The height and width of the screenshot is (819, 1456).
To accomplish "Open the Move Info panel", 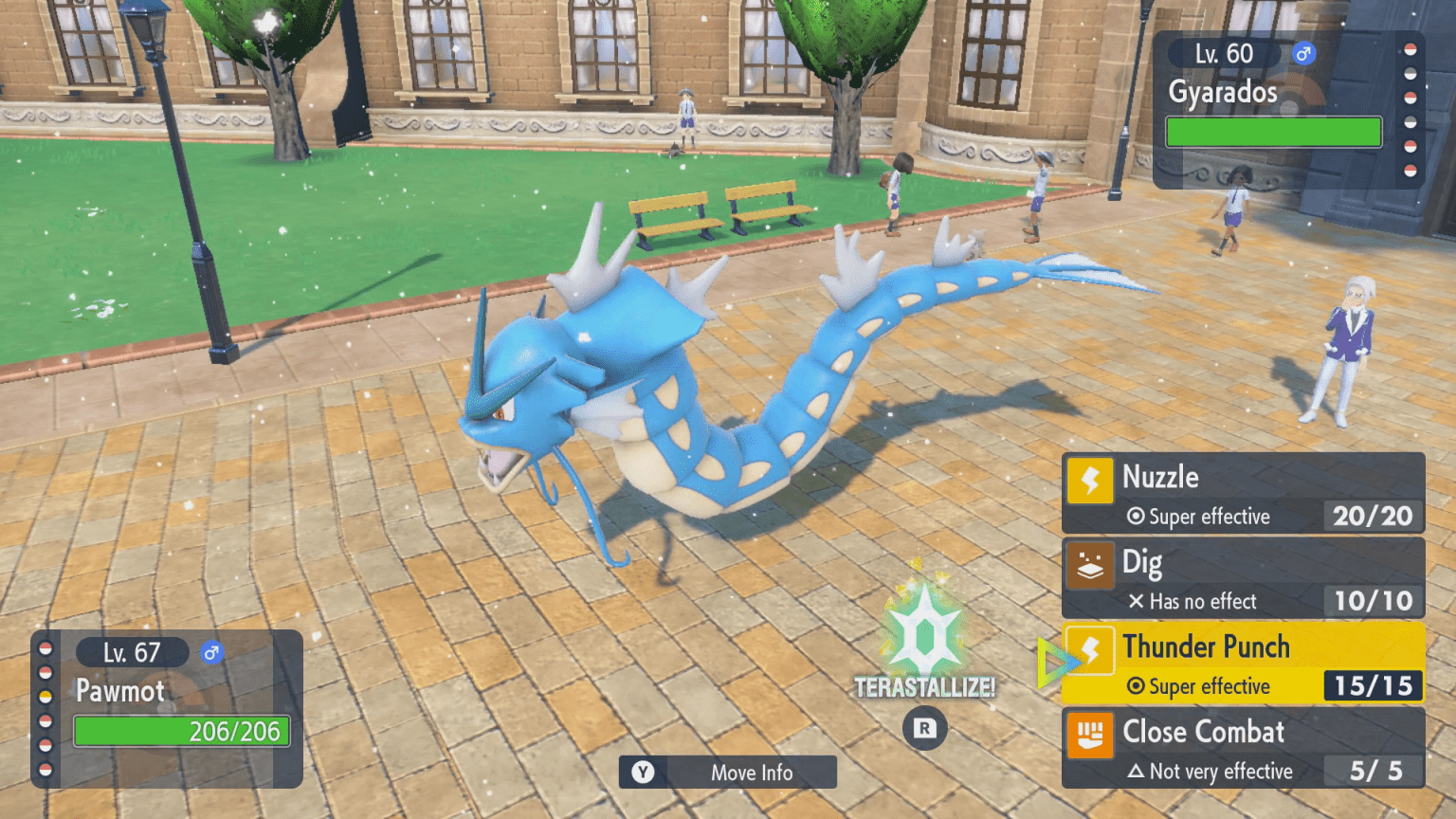I will (728, 773).
